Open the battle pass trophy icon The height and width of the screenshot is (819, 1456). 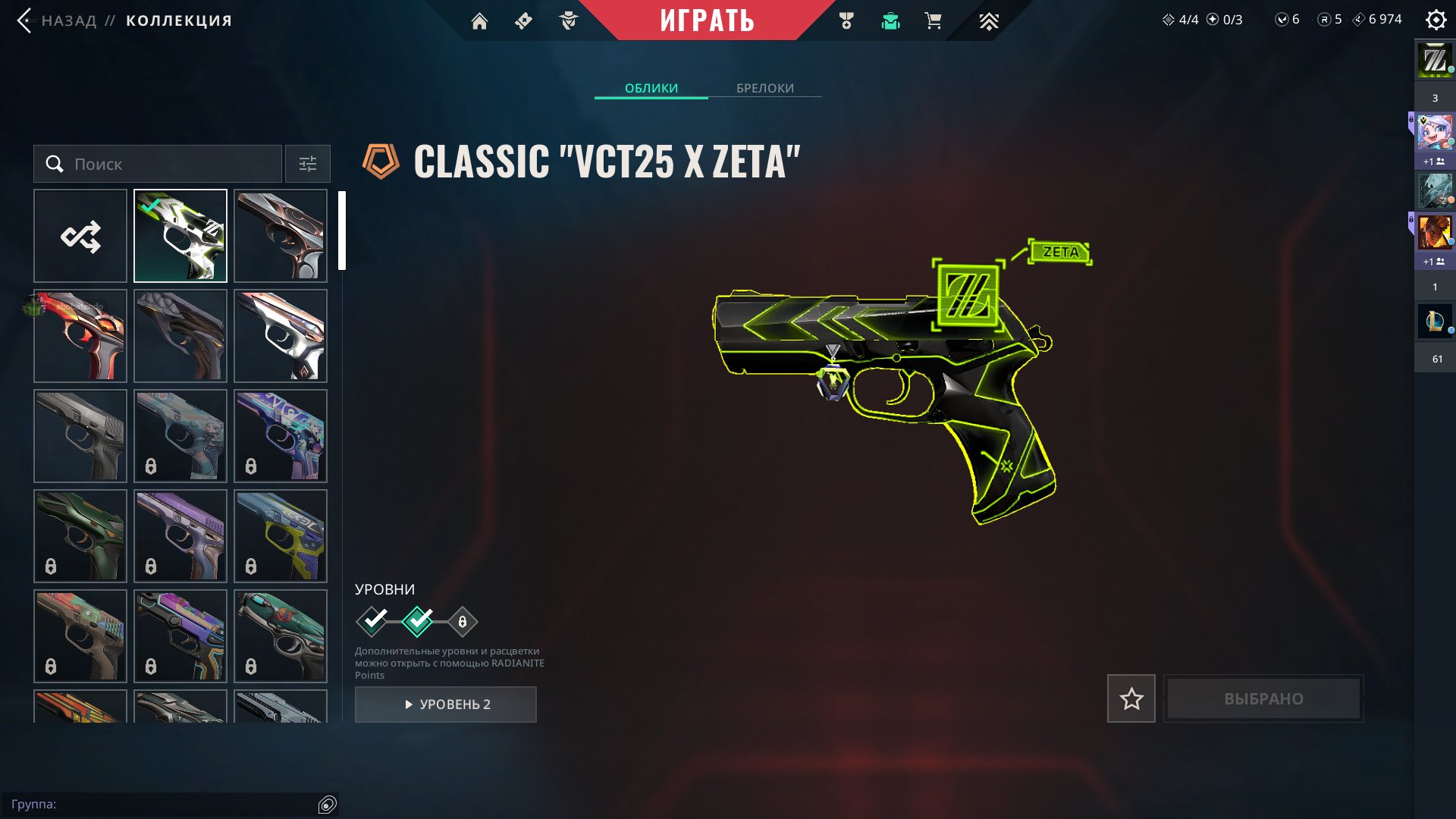846,21
